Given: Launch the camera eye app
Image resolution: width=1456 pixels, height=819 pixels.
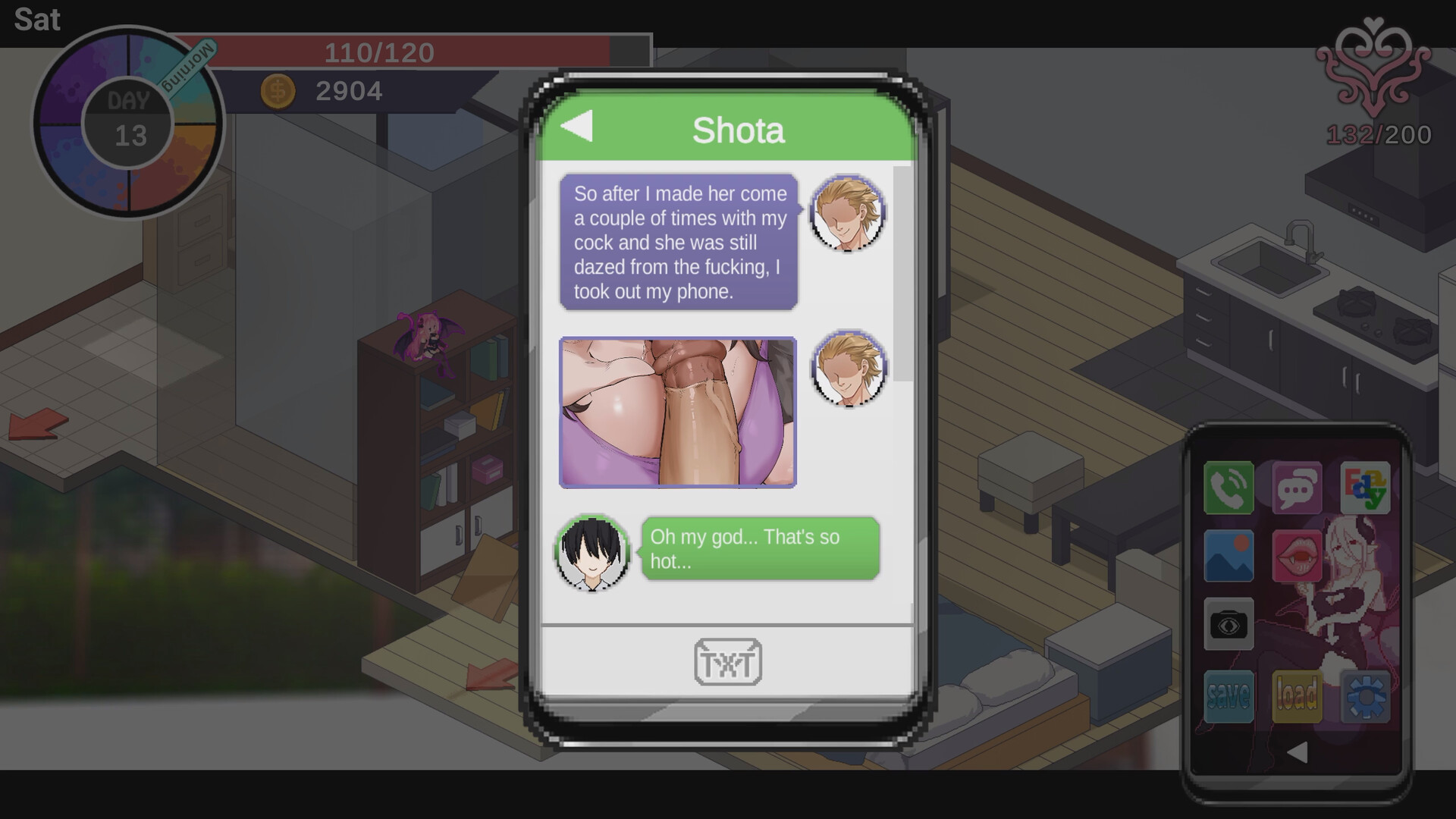Looking at the screenshot, I should click(1228, 624).
